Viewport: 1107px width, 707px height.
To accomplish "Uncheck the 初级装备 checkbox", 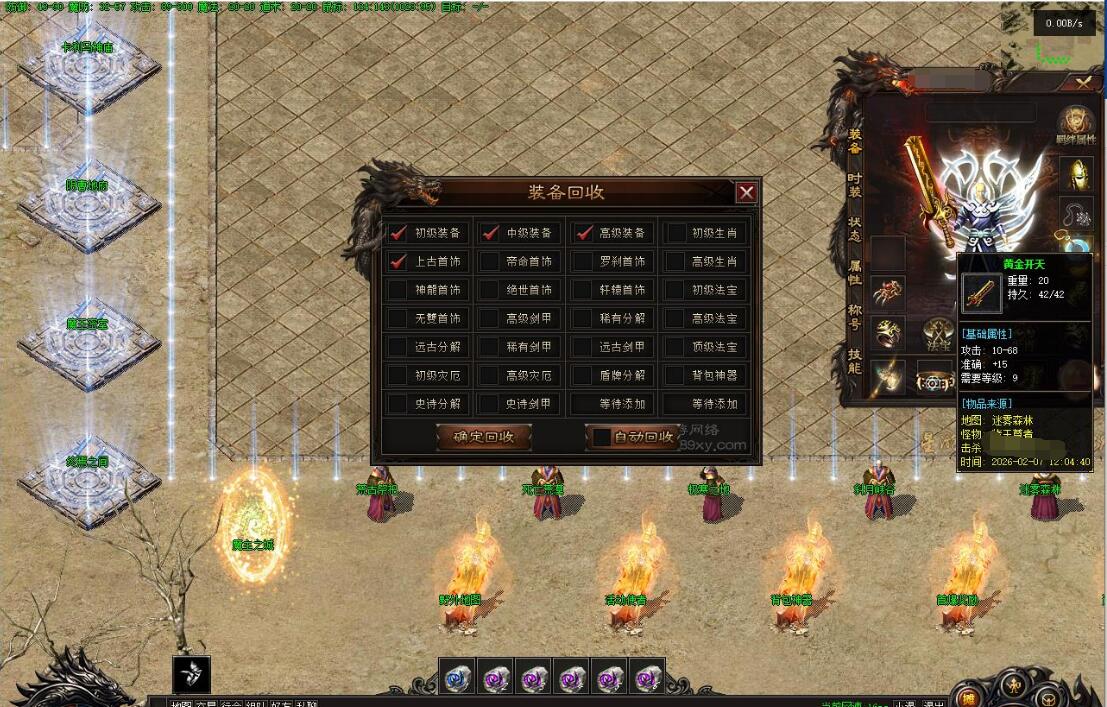I will coord(399,233).
